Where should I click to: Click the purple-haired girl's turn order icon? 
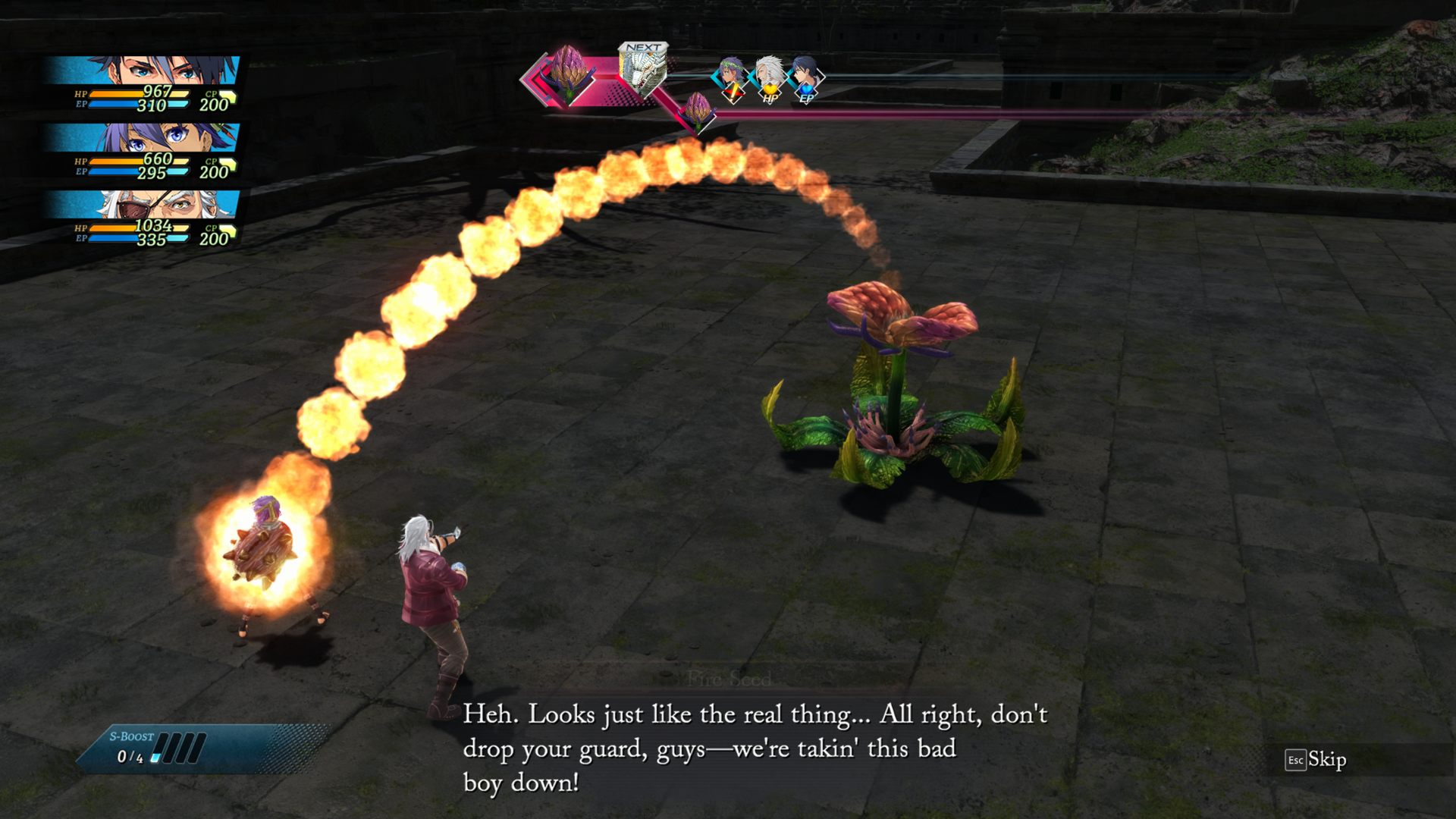731,77
